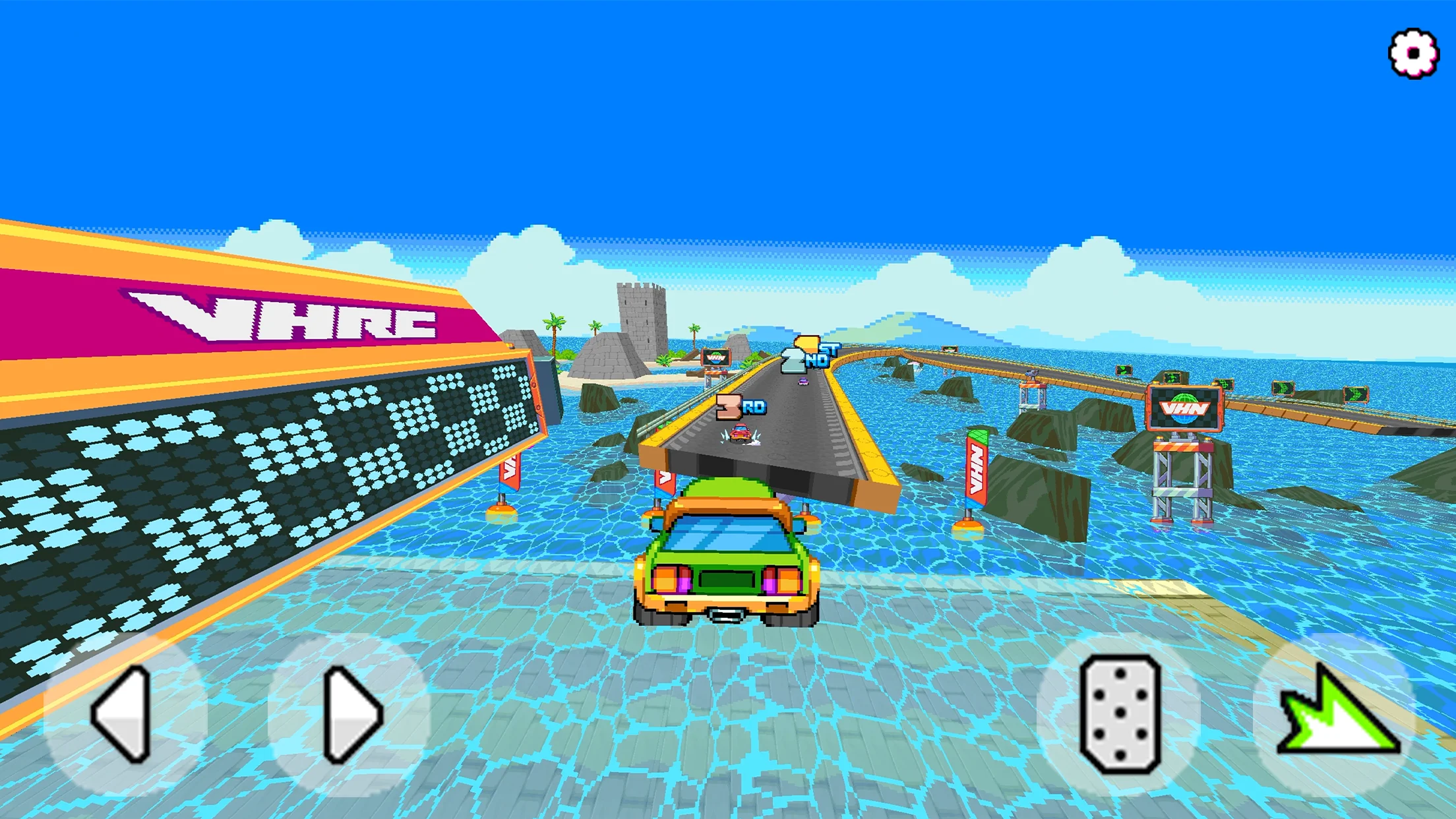The height and width of the screenshot is (819, 1456).
Task: Activate the green boost arrow button
Action: [1336, 714]
